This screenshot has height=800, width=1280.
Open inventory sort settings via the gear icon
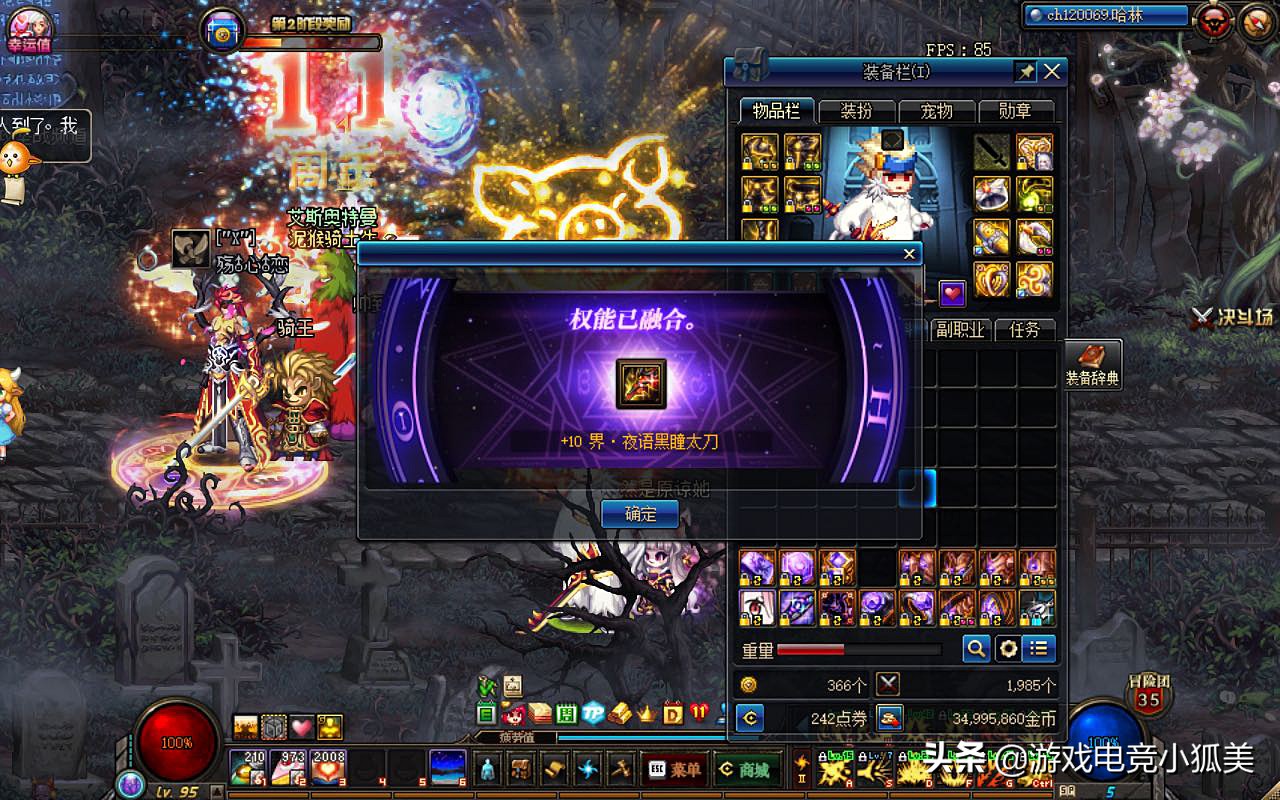tap(1007, 648)
